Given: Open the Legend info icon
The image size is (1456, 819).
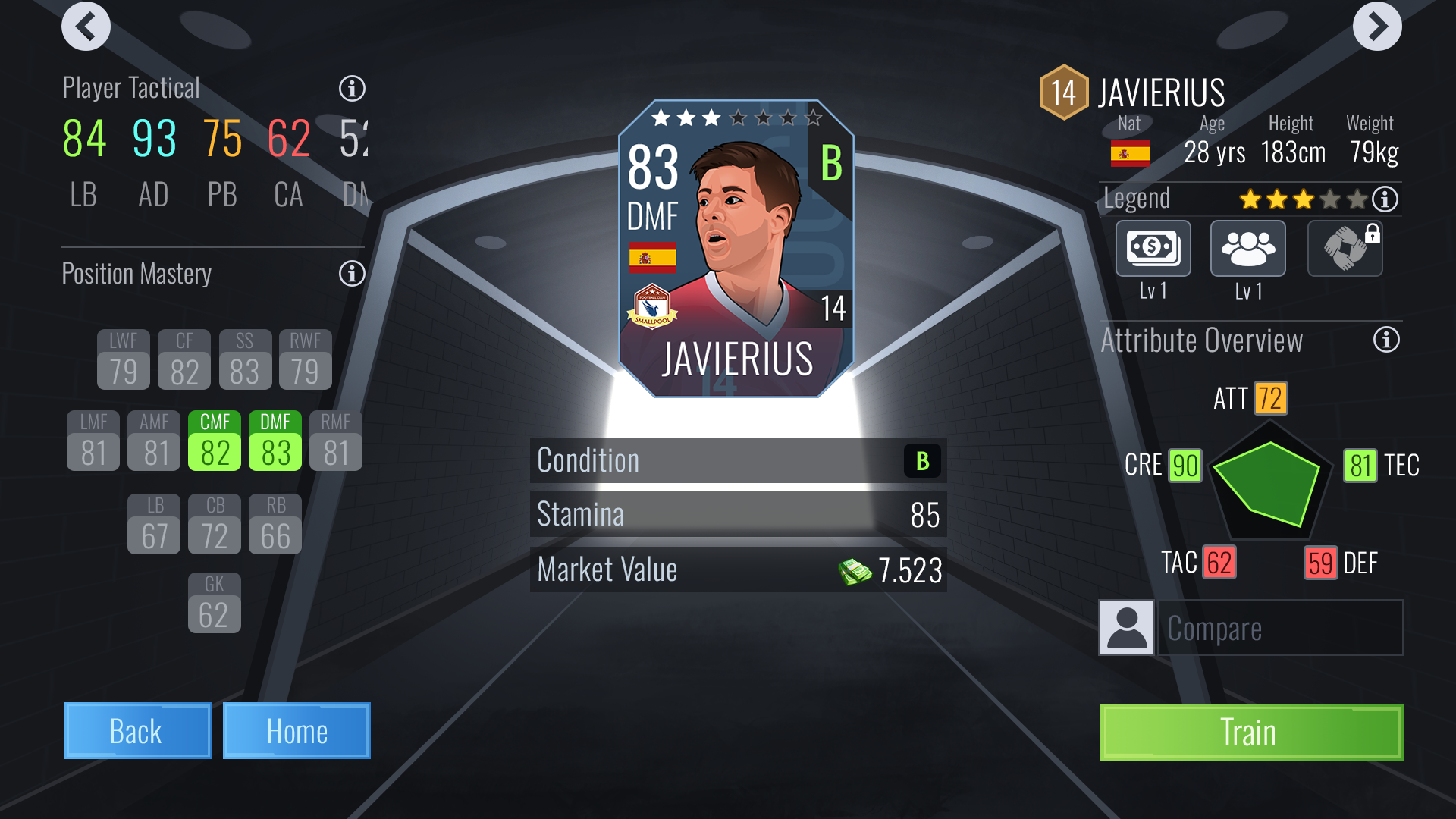Looking at the screenshot, I should click(1385, 199).
